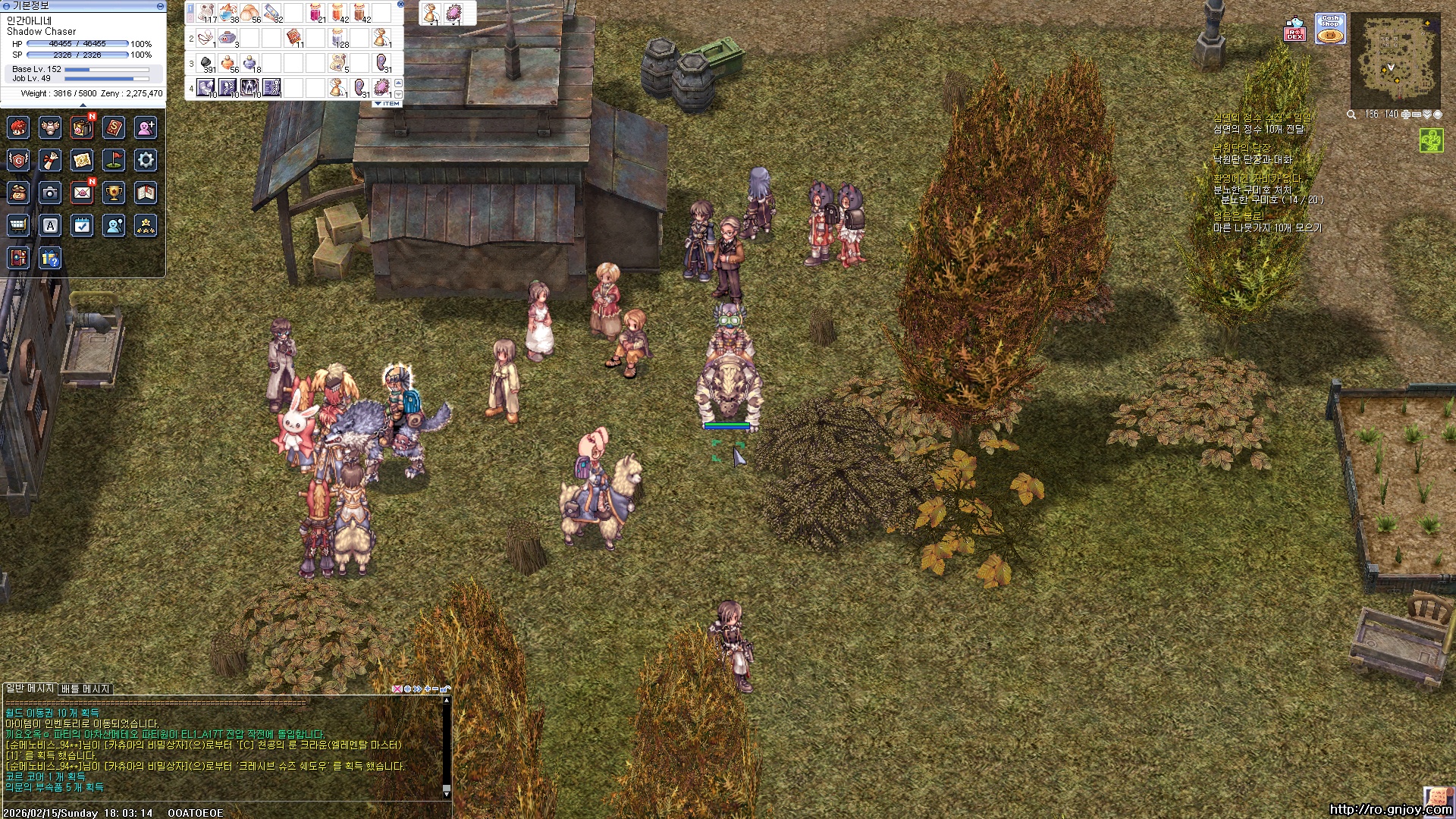Use the hotbar item with count 117
This screenshot has width=1456, height=819.
pos(206,13)
